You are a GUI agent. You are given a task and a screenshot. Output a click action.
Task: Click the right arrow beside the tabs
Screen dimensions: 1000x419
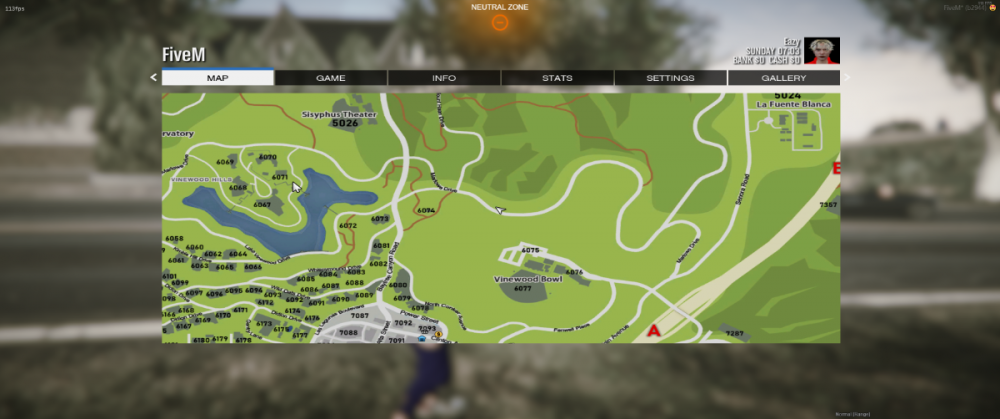[x=846, y=77]
